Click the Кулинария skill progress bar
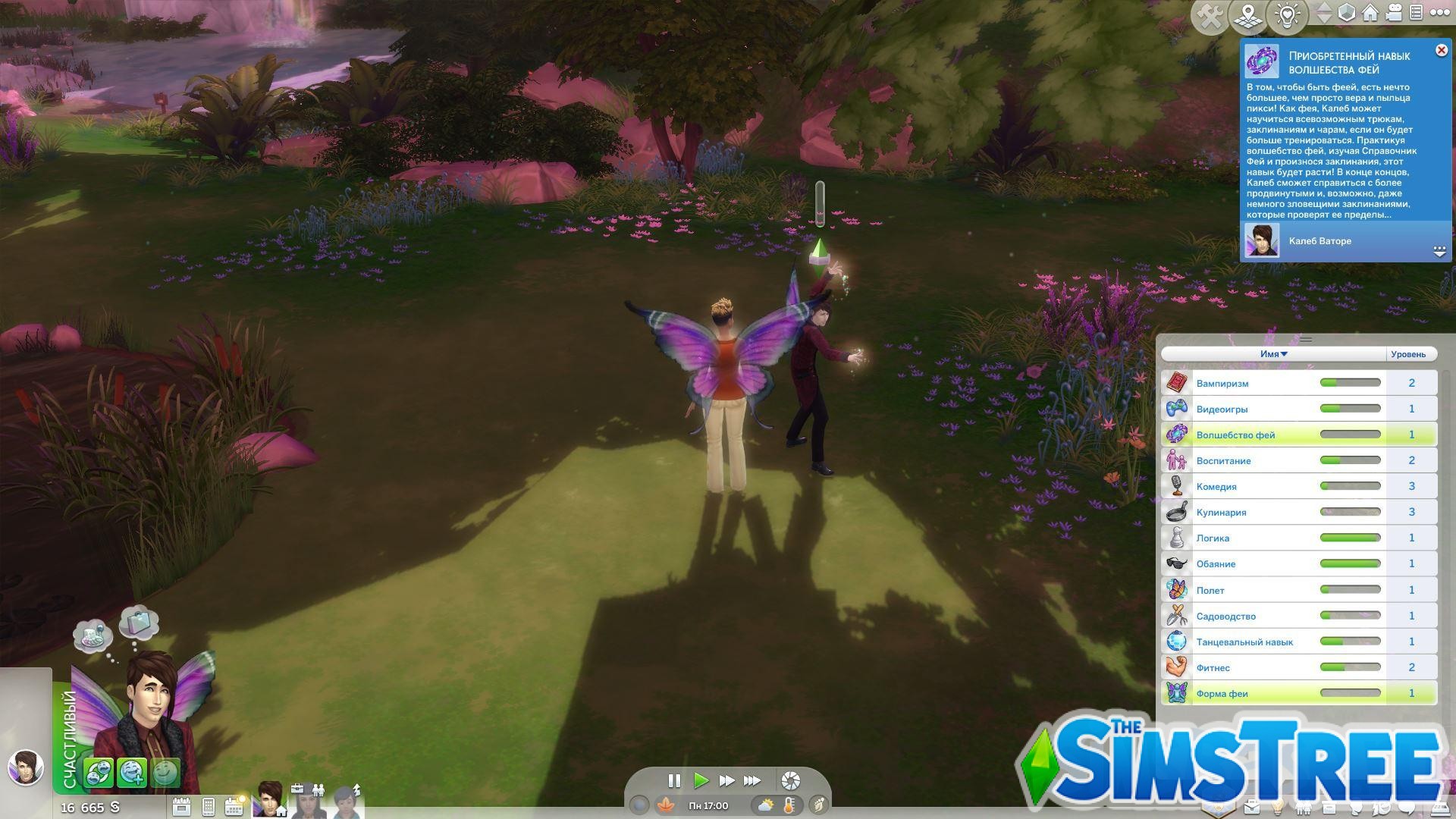1456x819 pixels. point(1350,511)
